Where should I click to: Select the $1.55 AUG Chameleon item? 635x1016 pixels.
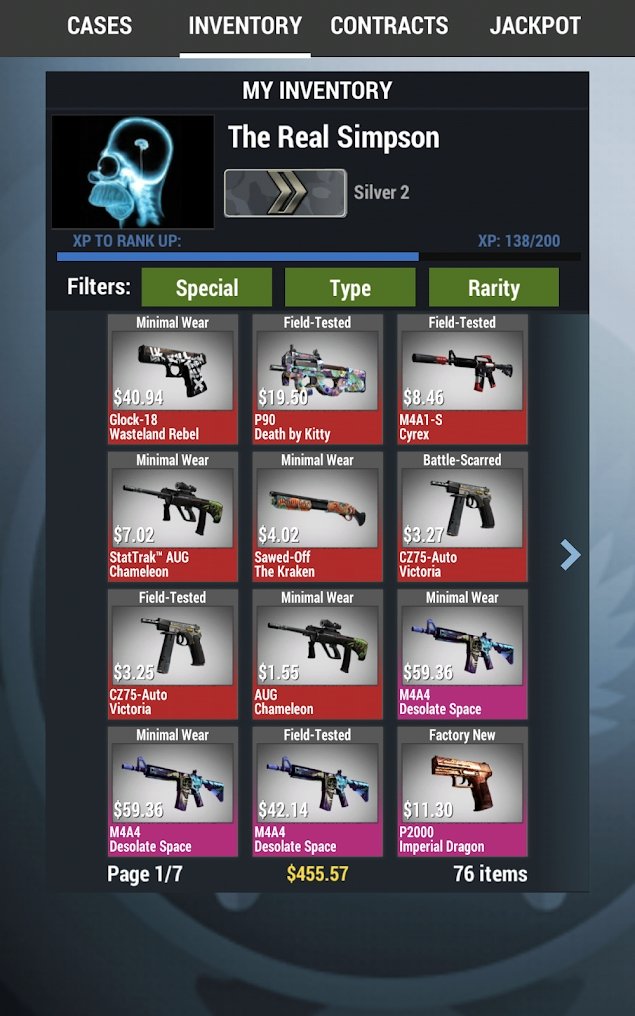pos(317,655)
